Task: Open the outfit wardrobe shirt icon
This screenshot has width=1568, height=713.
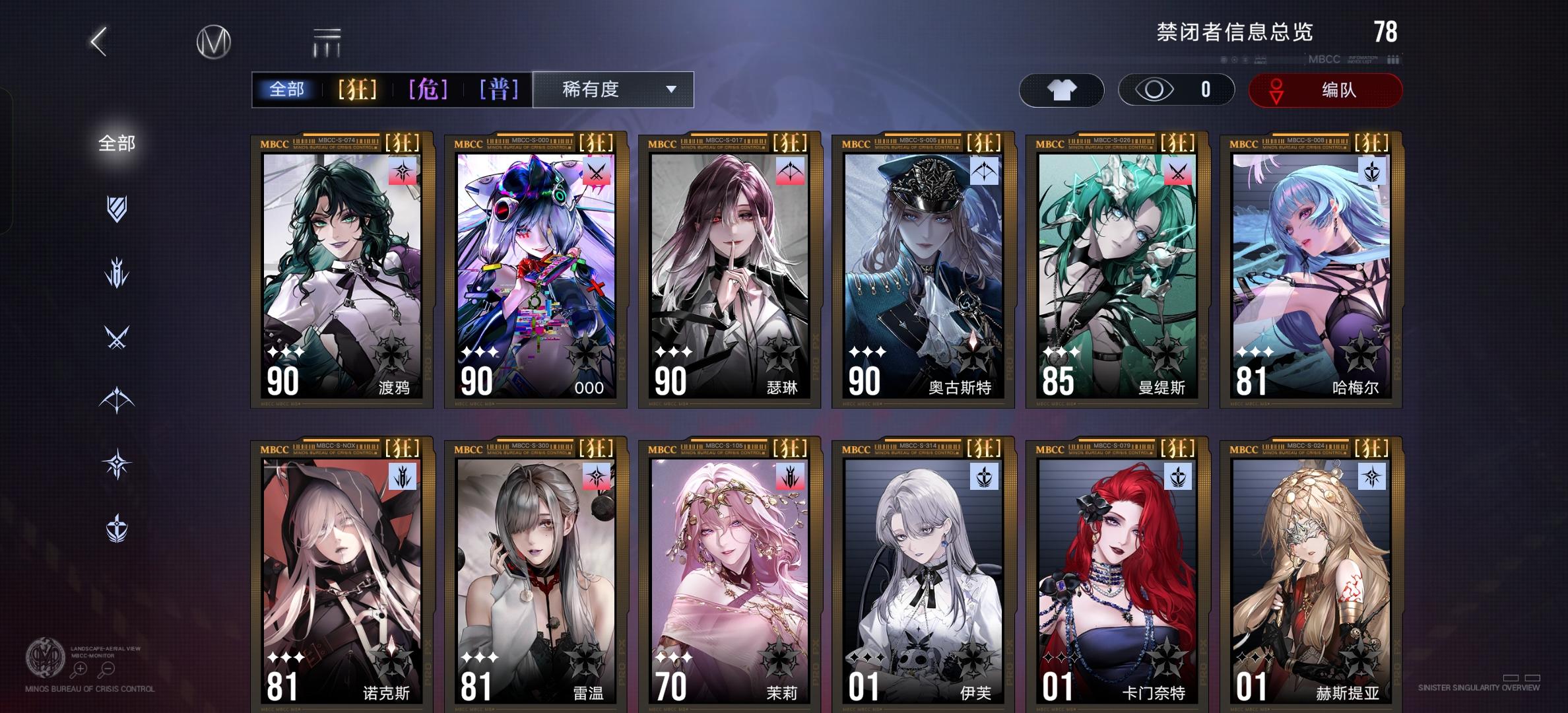Action: (1062, 90)
